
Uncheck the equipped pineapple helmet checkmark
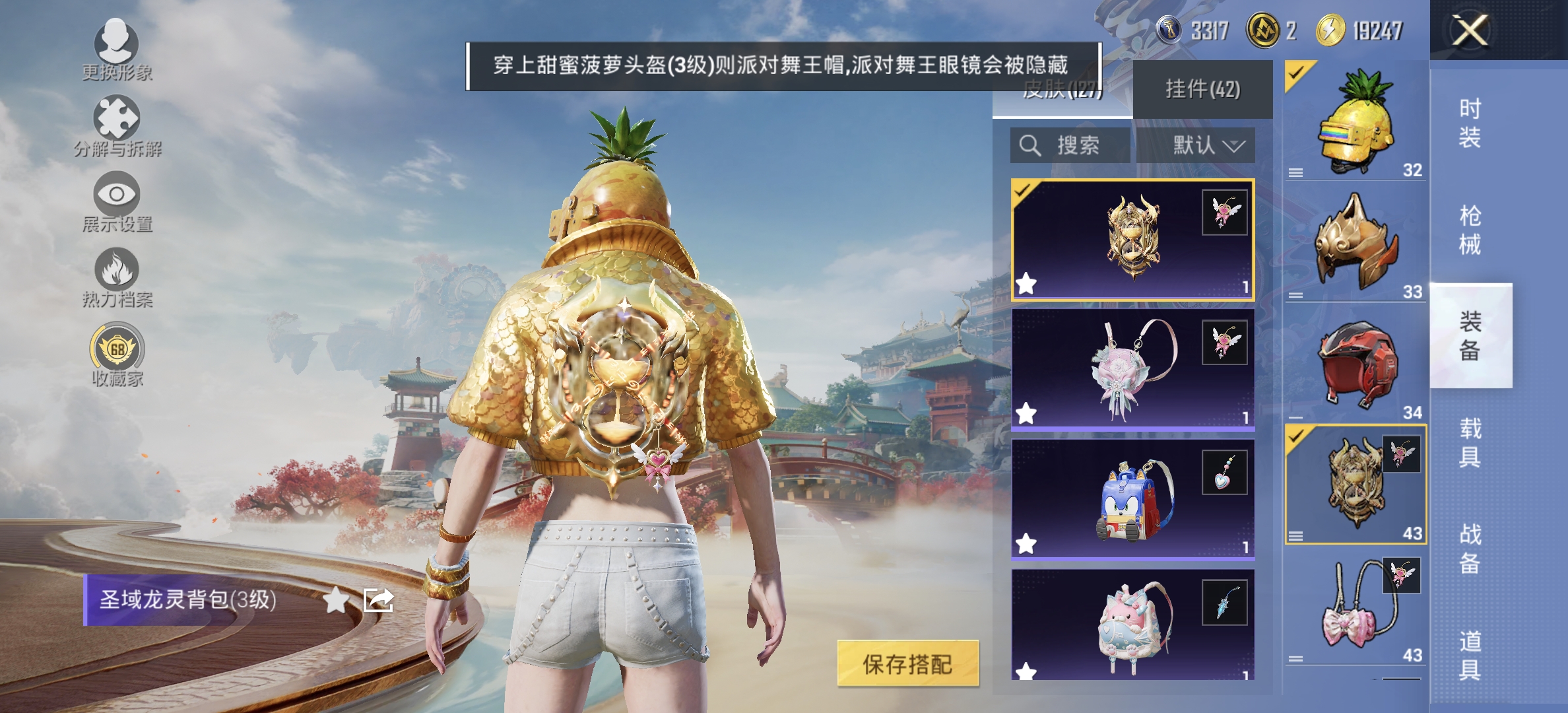(x=1297, y=73)
